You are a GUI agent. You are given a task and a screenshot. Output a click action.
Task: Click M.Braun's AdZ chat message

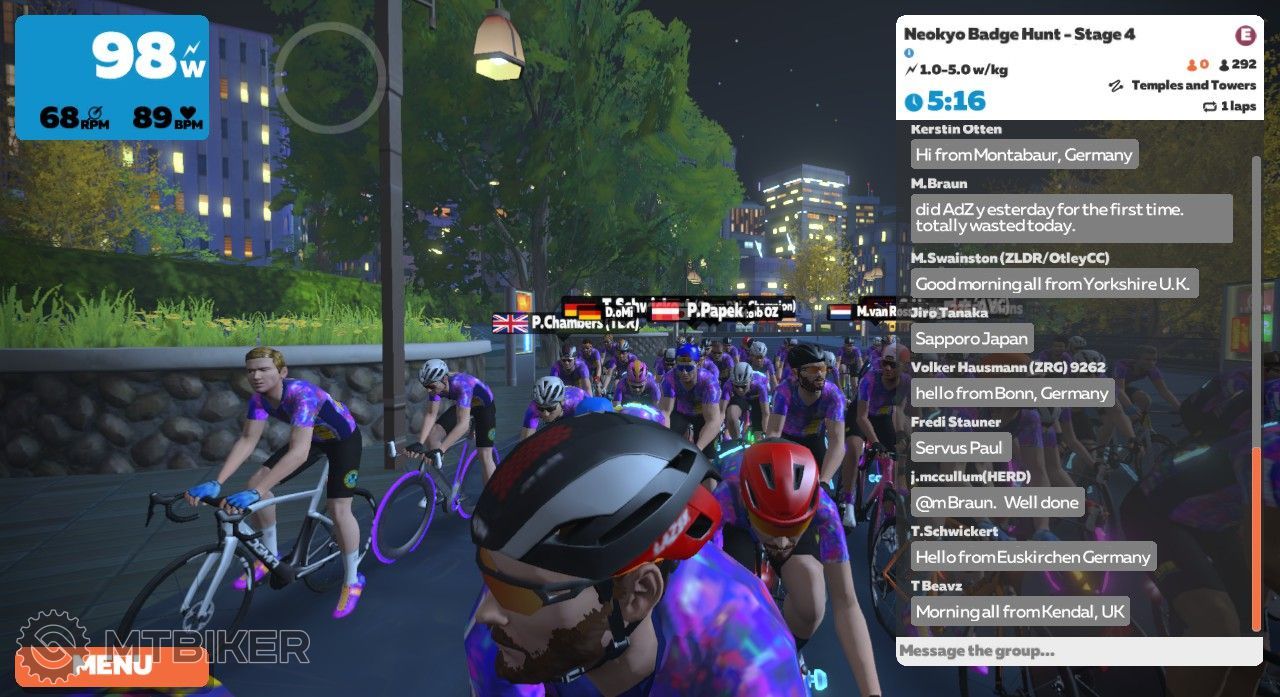coord(1070,218)
